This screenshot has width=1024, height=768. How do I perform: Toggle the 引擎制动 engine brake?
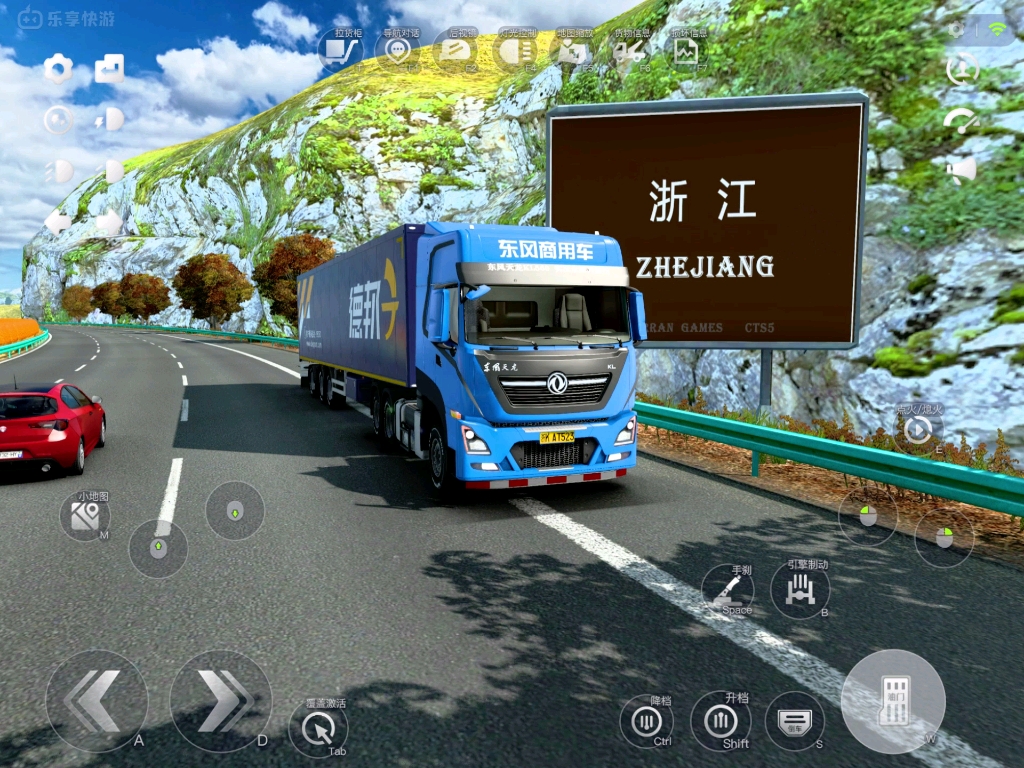coord(800,590)
